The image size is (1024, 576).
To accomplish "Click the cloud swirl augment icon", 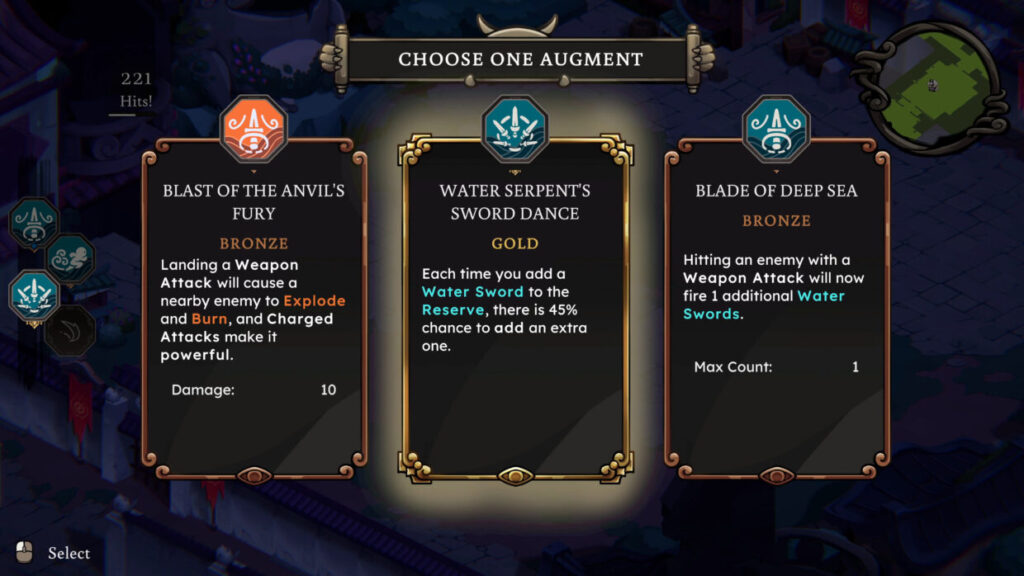I will point(70,258).
